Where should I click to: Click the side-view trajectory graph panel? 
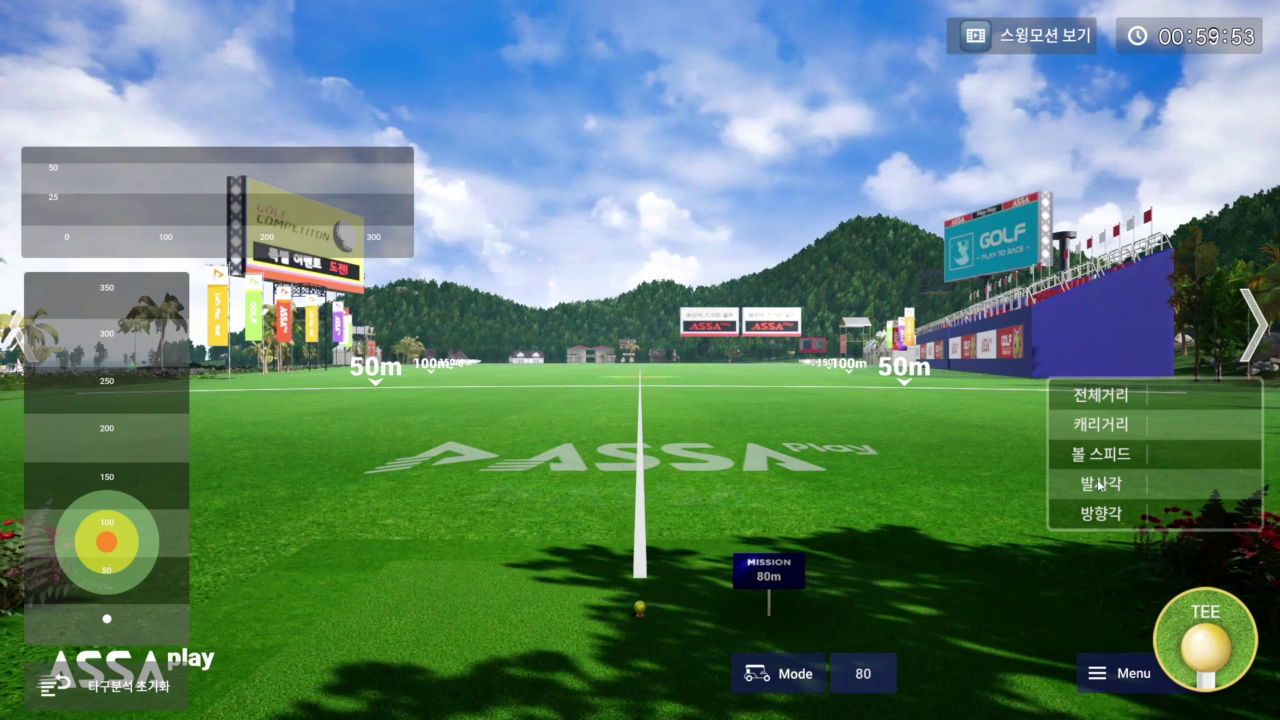pyautogui.click(x=217, y=202)
